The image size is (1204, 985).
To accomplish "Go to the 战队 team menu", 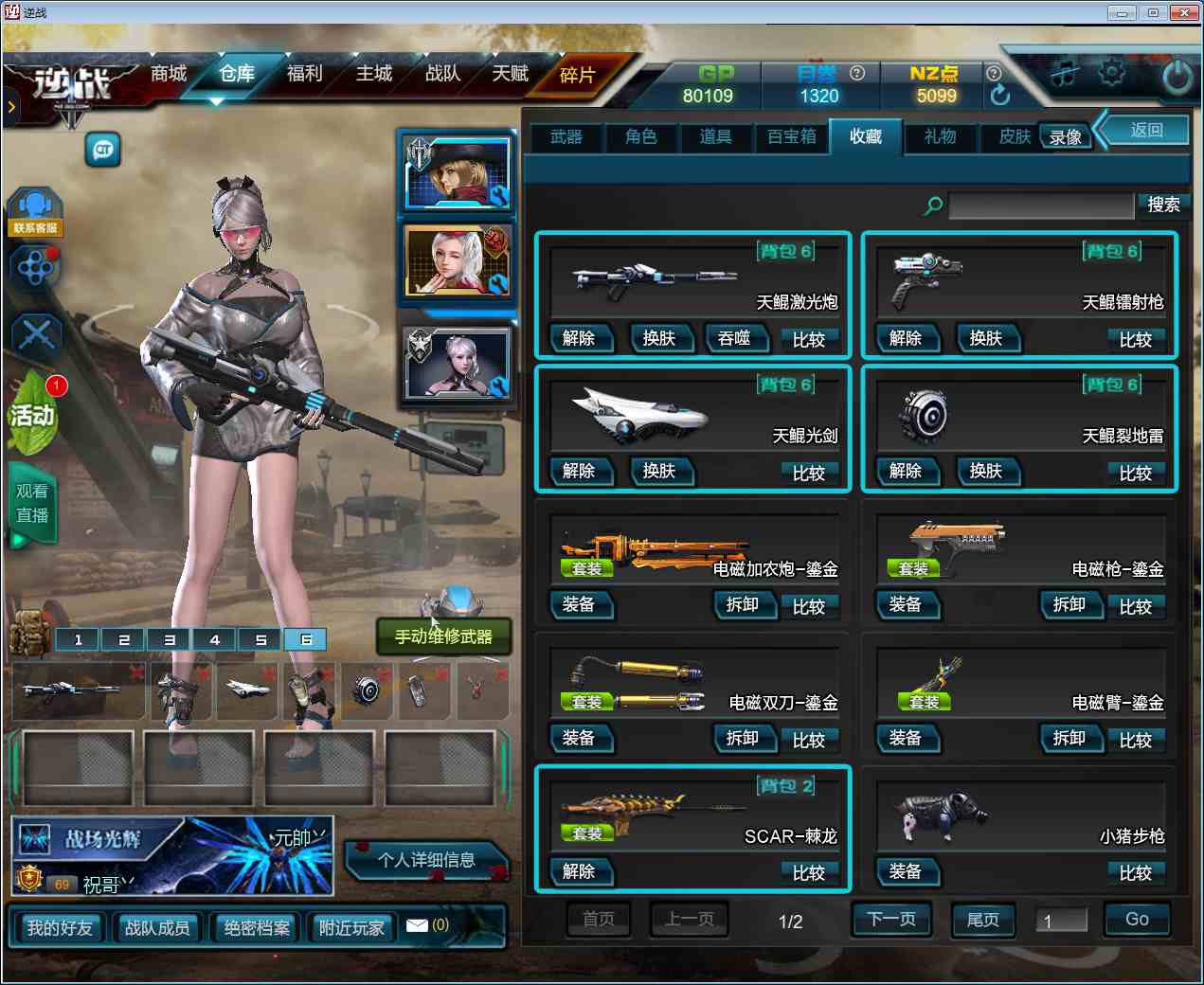I will pos(442,74).
